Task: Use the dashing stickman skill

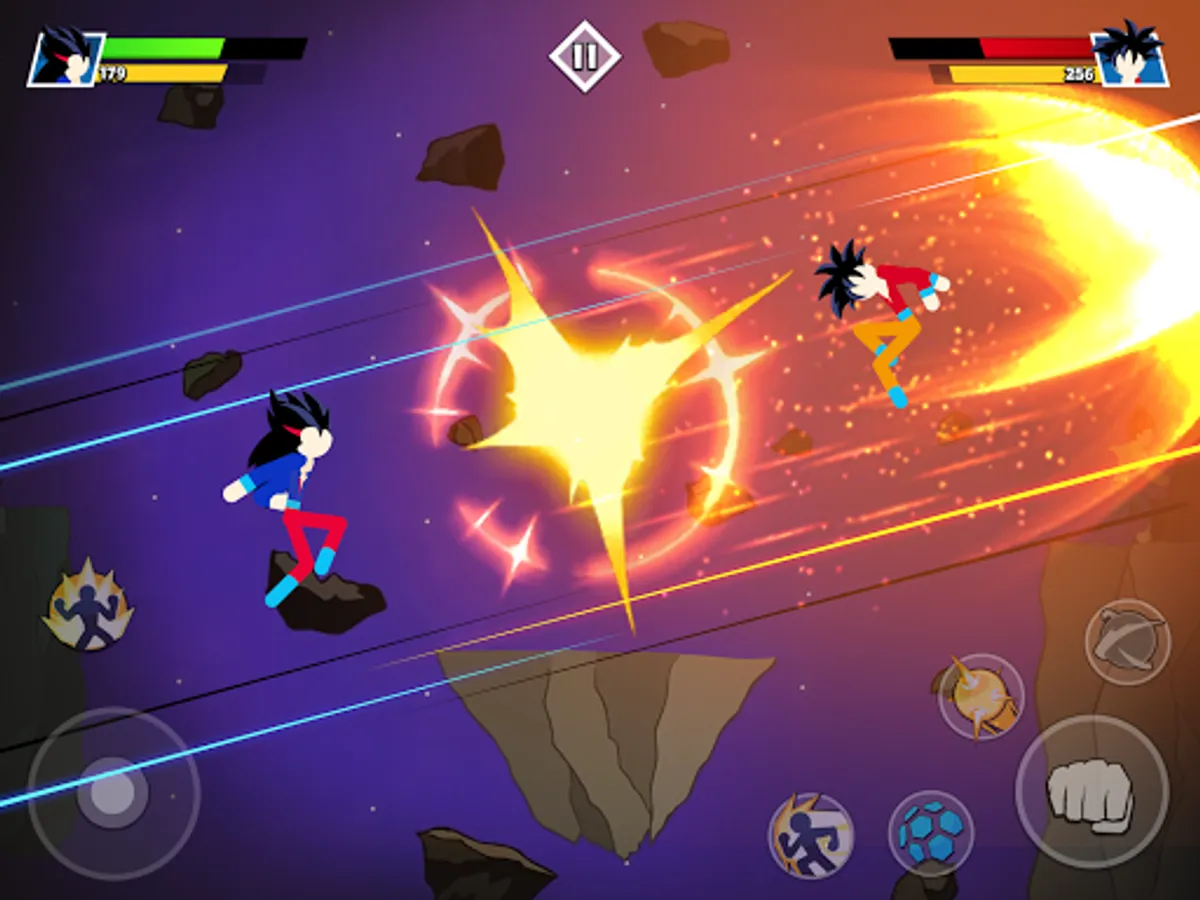Action: pos(811,836)
